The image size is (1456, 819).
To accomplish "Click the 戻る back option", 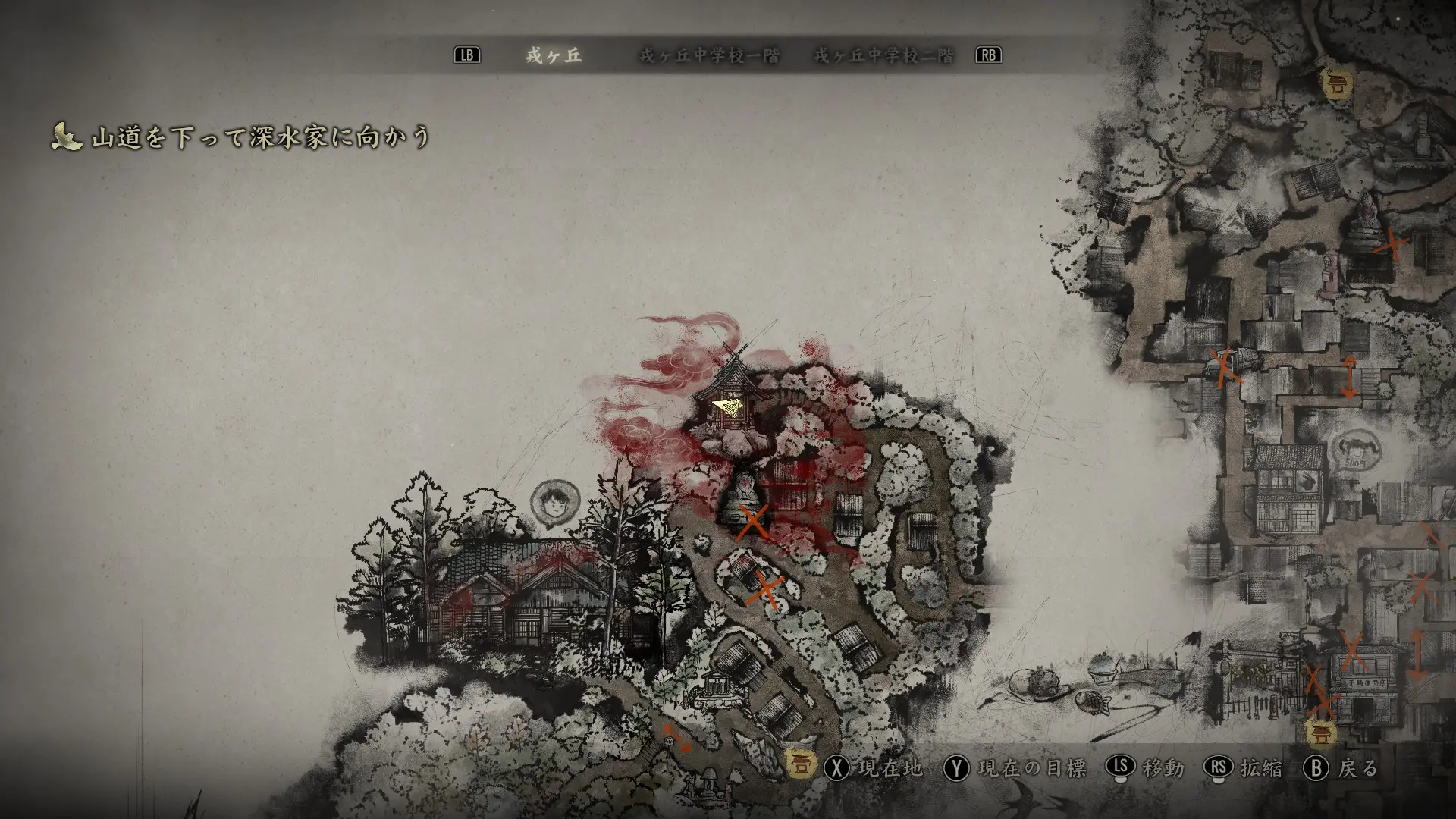I will pos(1341,768).
